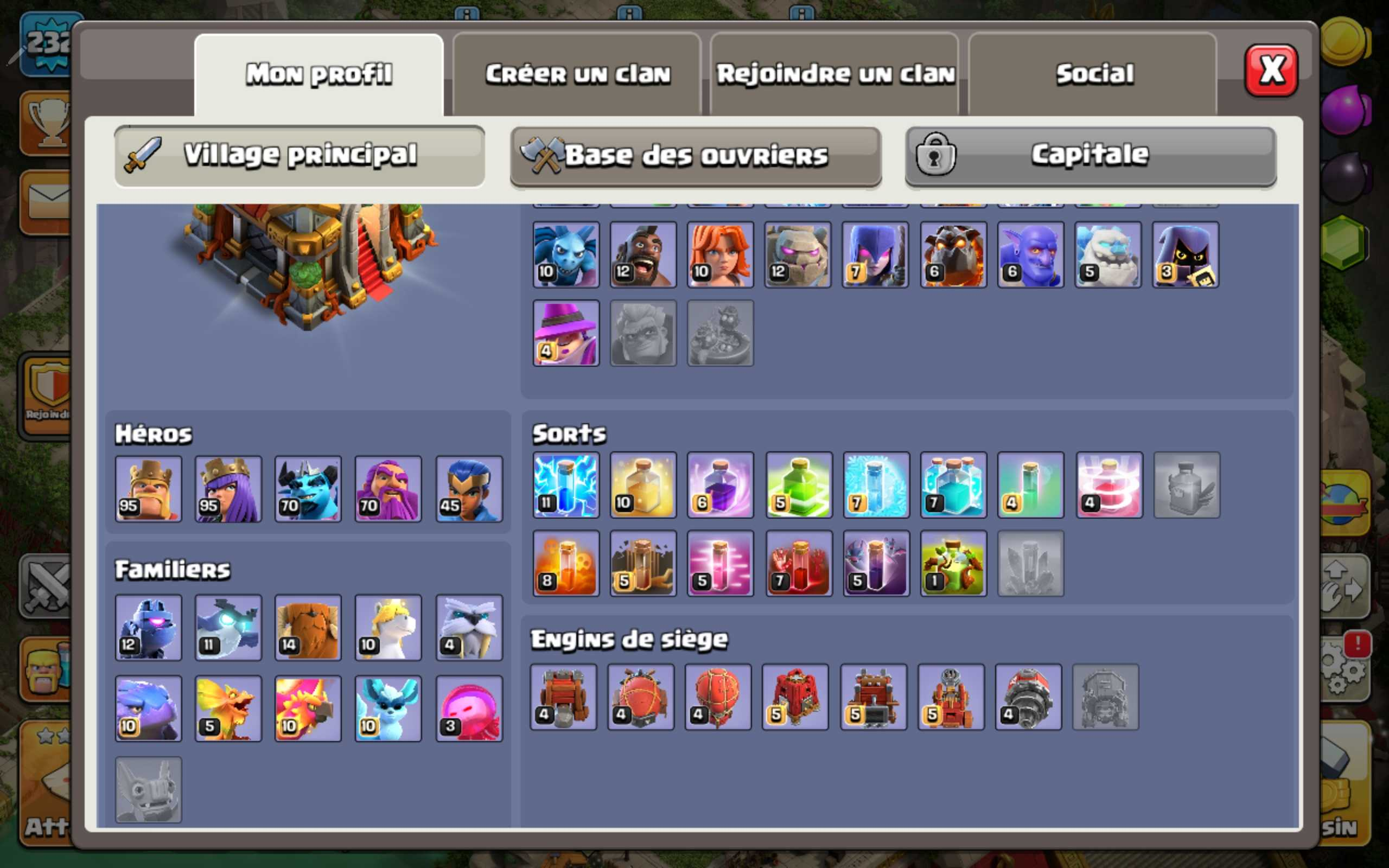This screenshot has height=868, width=1389.
Task: Select the Barbarian King hero icon
Action: 148,489
